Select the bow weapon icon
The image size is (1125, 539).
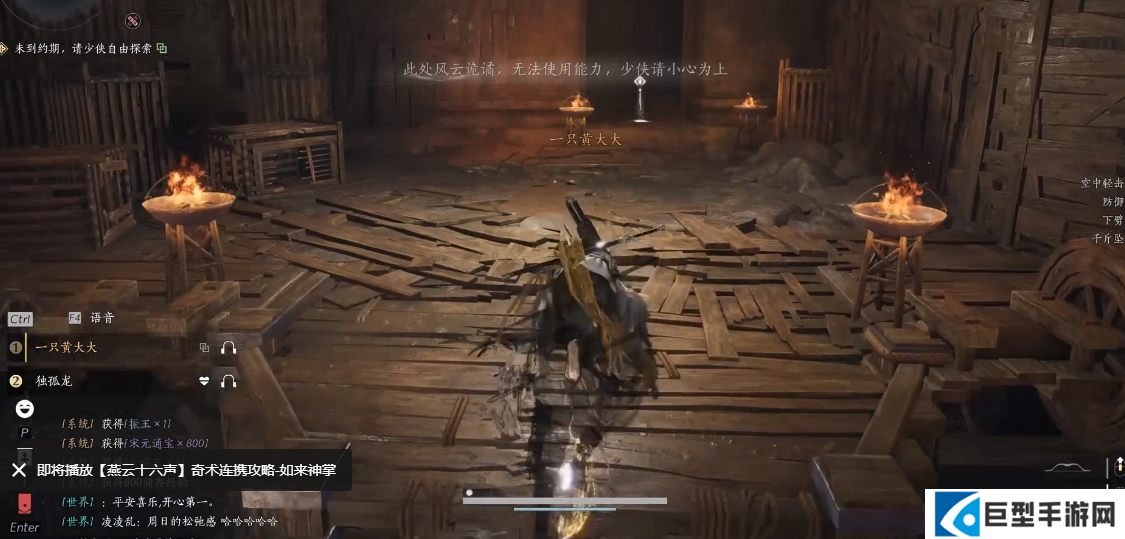1069,467
